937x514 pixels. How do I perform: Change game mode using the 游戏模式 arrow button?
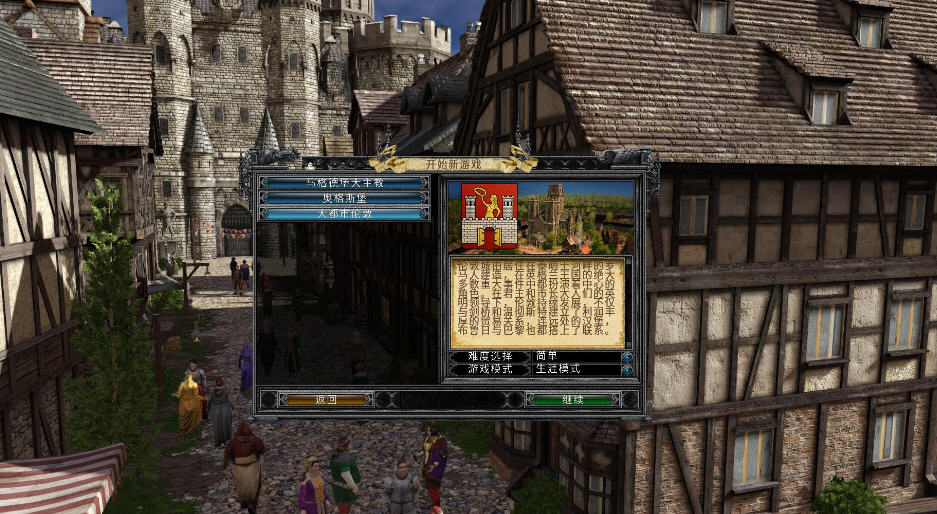627,370
